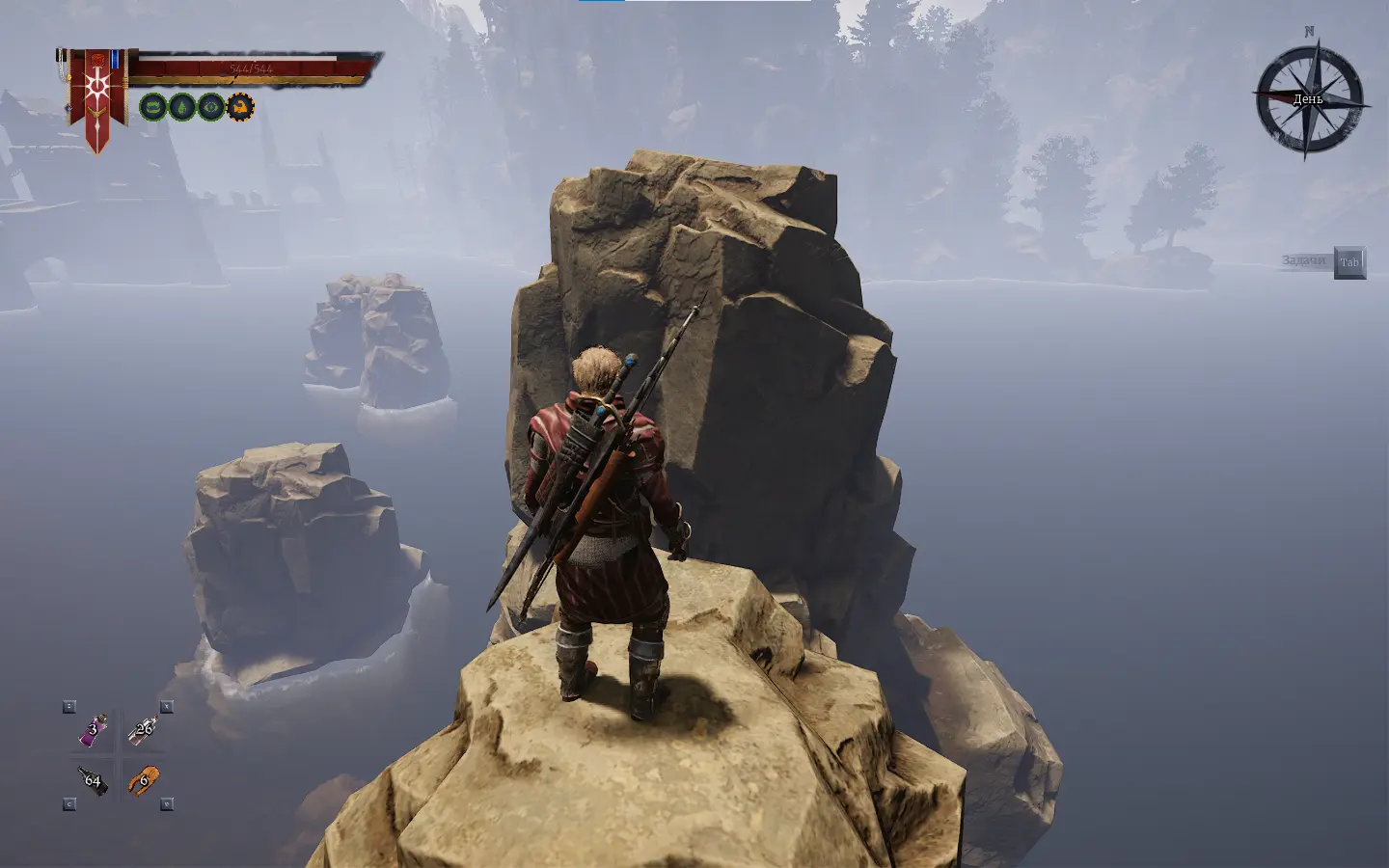
Task: Inspect the green fanged jaw status buff
Action: tap(152, 106)
